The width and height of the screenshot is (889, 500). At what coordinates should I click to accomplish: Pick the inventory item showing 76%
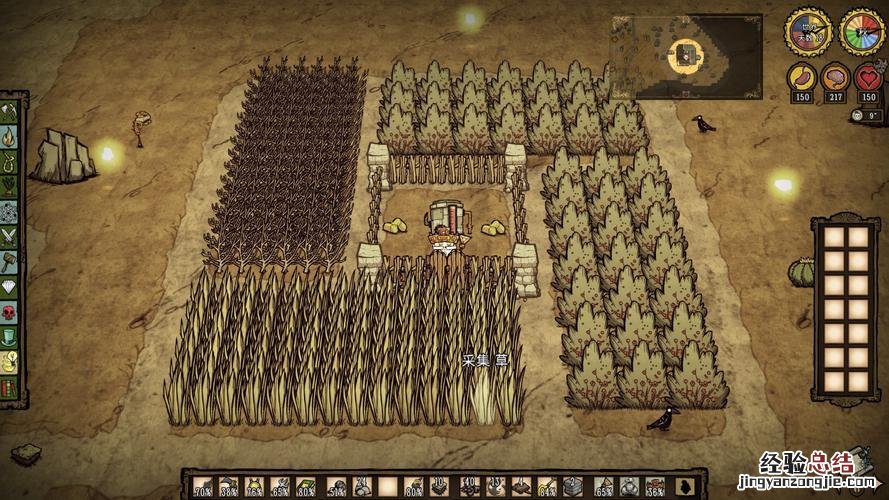(x=255, y=487)
